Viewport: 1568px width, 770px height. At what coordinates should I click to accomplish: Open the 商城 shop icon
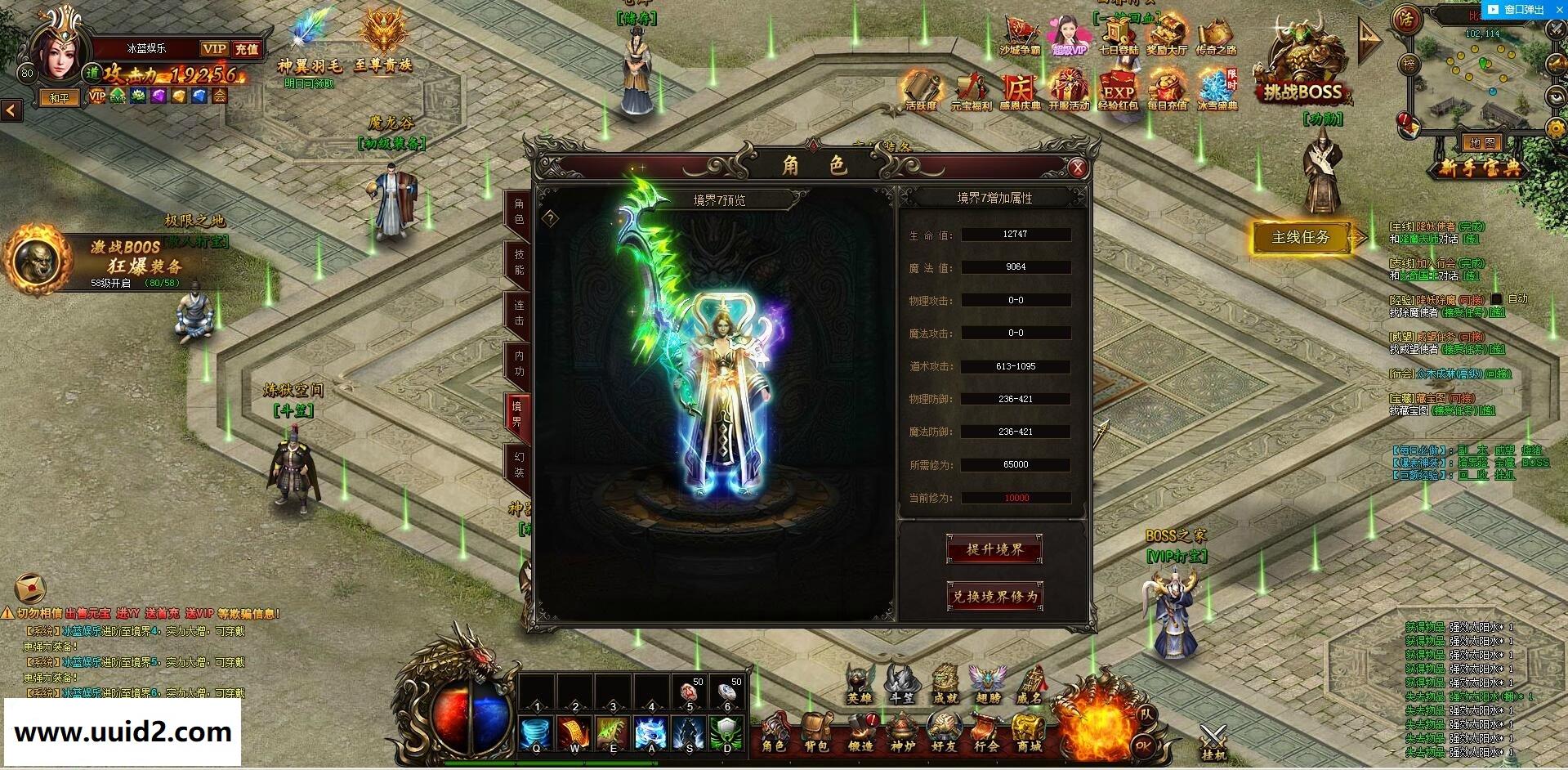[1029, 731]
